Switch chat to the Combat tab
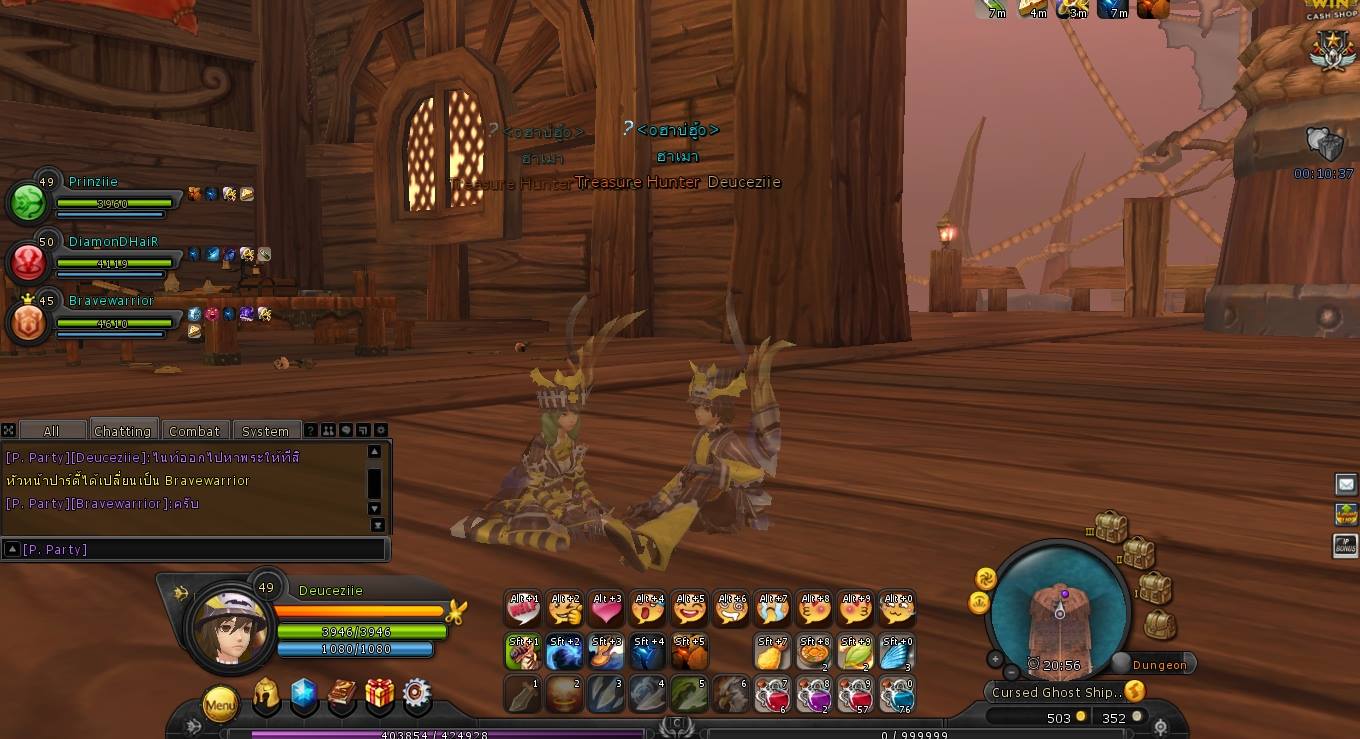Screen dimensions: 1360x739 194,431
